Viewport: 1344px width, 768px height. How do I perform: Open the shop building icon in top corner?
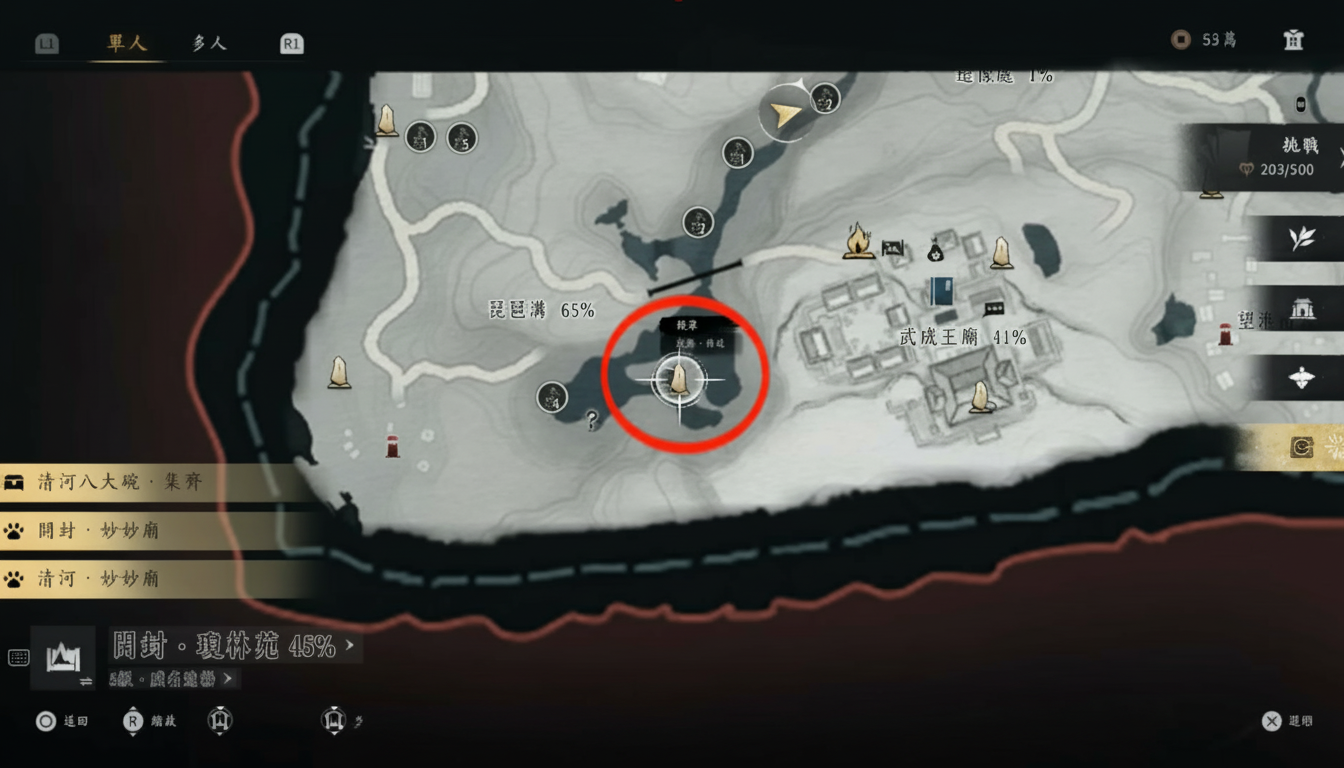[1292, 40]
